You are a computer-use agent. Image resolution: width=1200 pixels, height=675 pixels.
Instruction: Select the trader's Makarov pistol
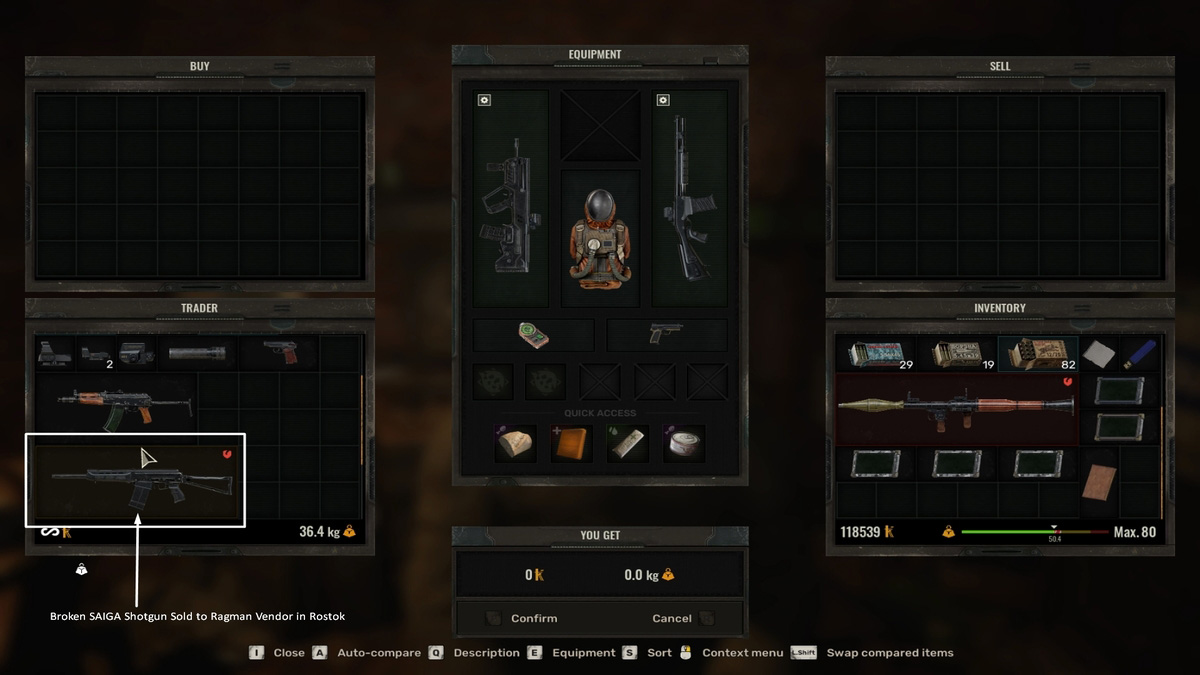pyautogui.click(x=280, y=352)
